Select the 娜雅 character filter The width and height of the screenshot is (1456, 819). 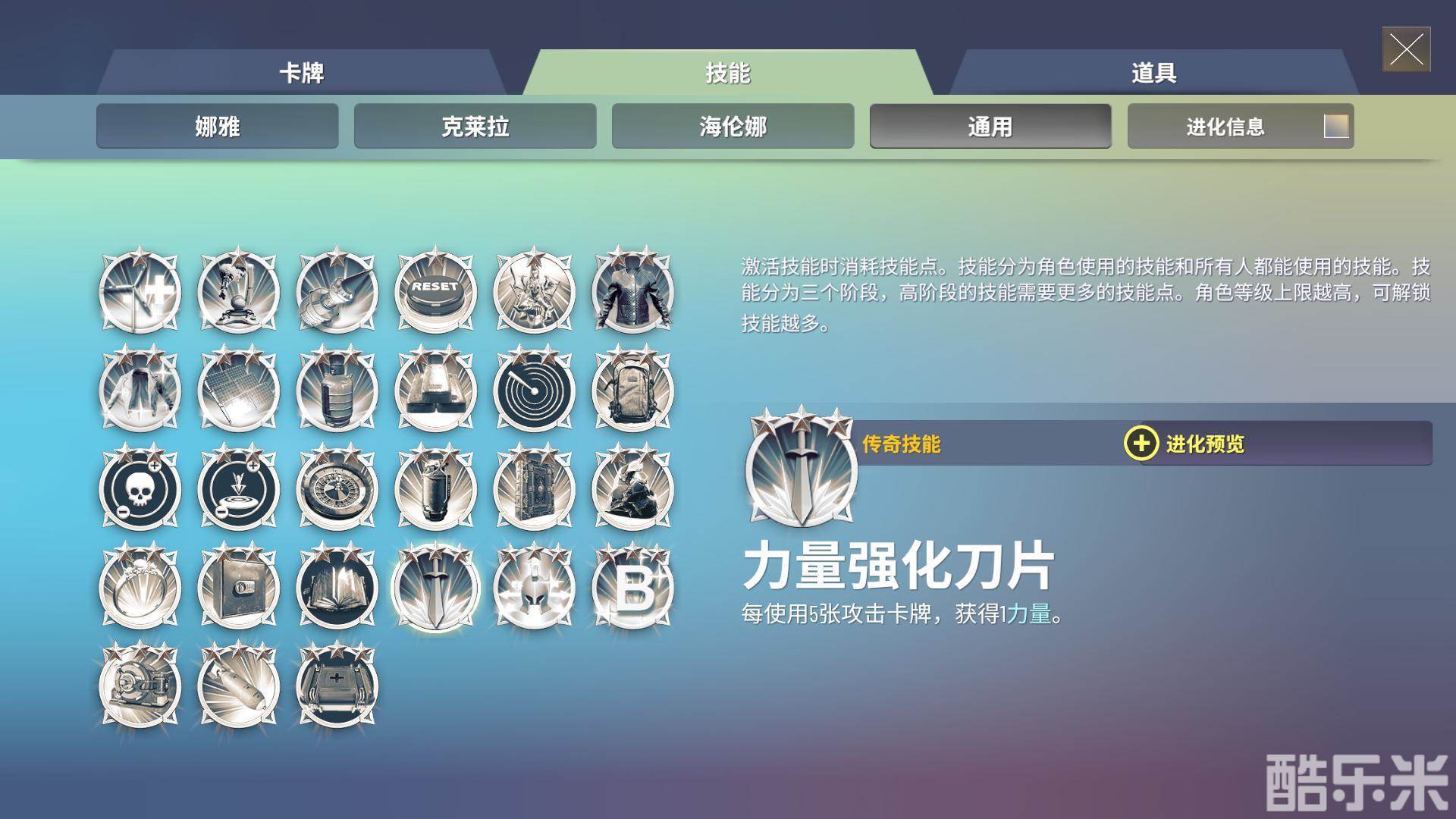(217, 127)
